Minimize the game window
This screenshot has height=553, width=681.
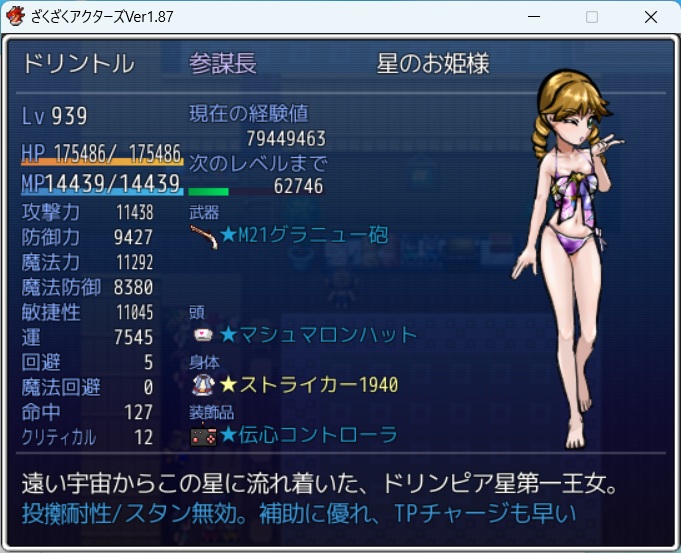(x=534, y=17)
